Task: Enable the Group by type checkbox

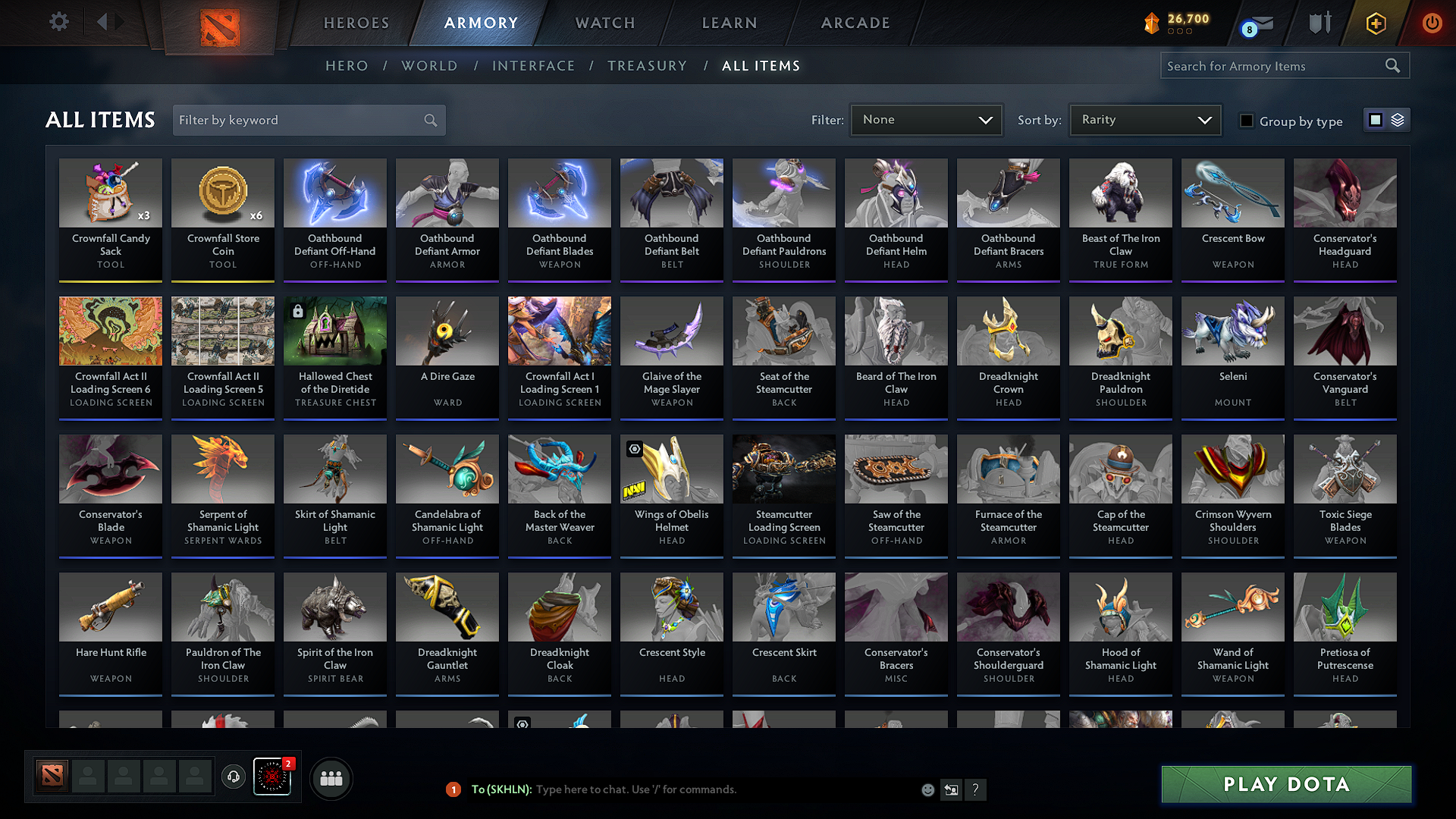Action: point(1247,121)
